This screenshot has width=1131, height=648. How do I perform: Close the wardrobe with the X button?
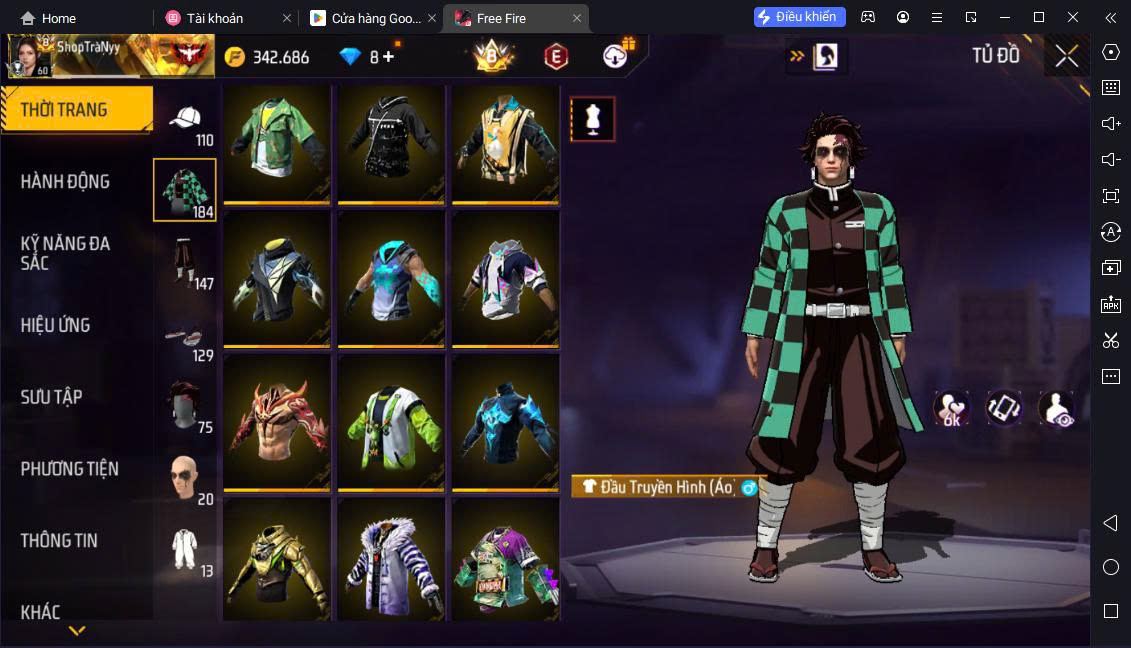click(1067, 56)
